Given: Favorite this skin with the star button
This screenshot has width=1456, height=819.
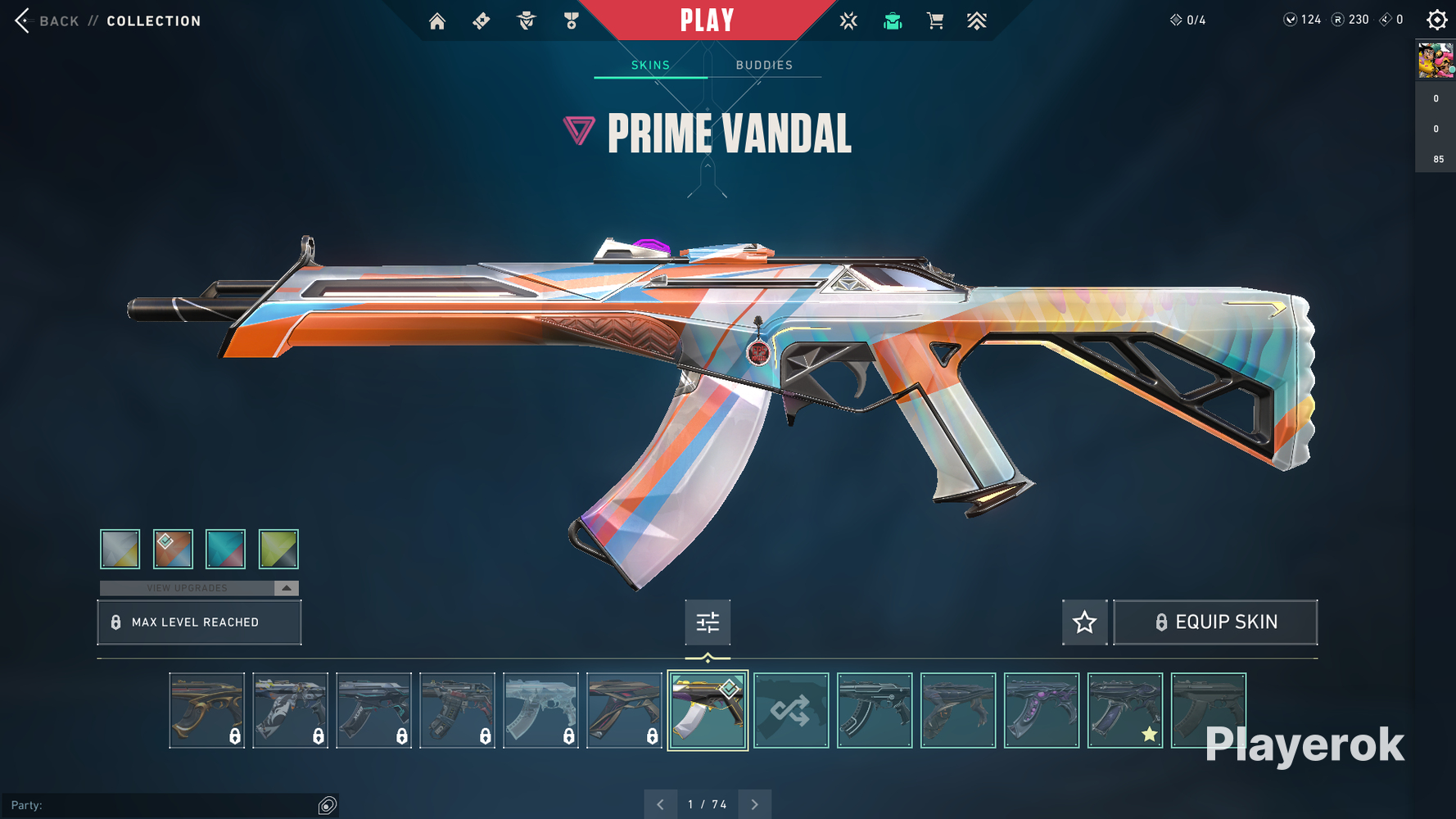Looking at the screenshot, I should (1084, 622).
